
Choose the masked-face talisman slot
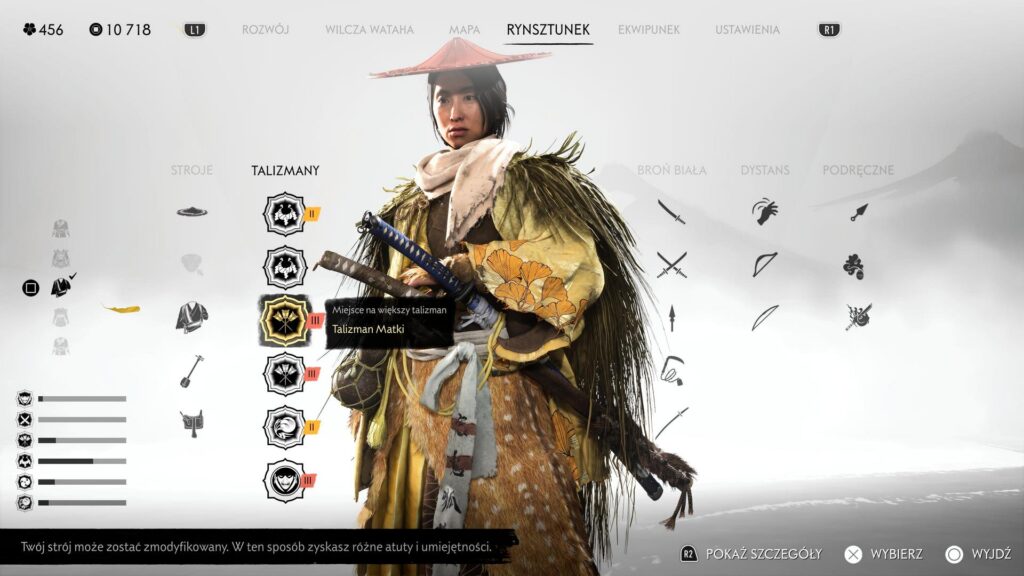click(x=284, y=481)
